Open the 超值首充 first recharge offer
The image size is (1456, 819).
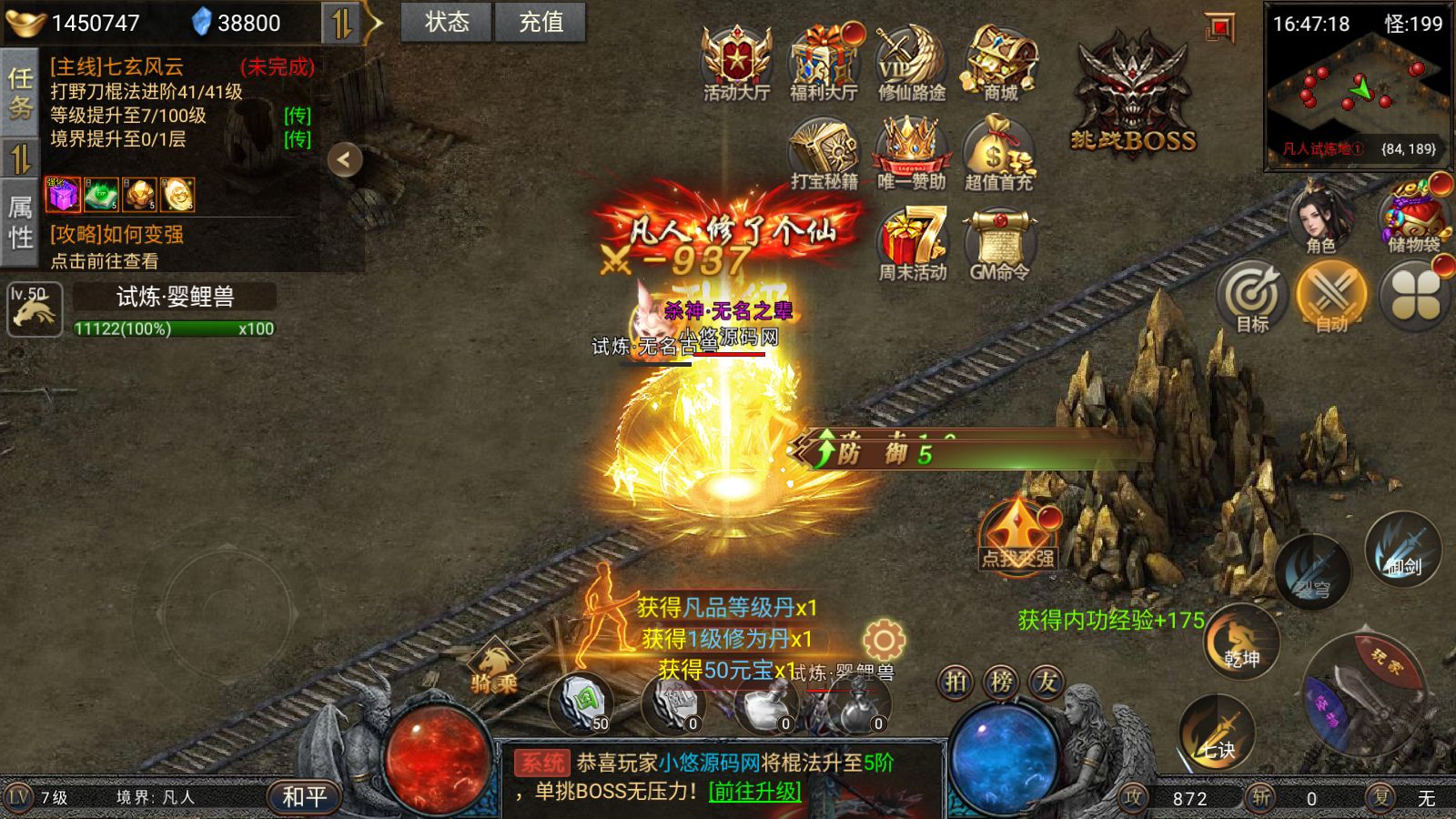[x=998, y=153]
